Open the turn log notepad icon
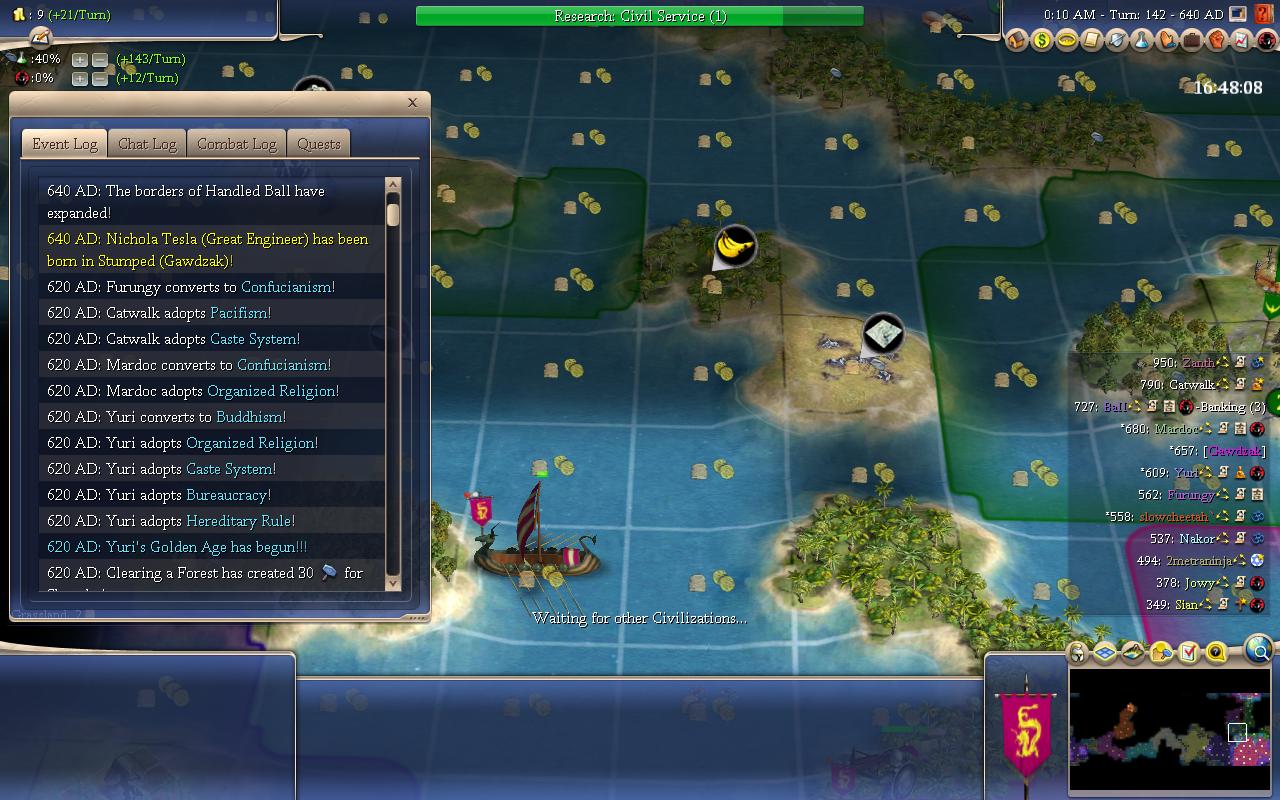The height and width of the screenshot is (800, 1280). pos(41,38)
